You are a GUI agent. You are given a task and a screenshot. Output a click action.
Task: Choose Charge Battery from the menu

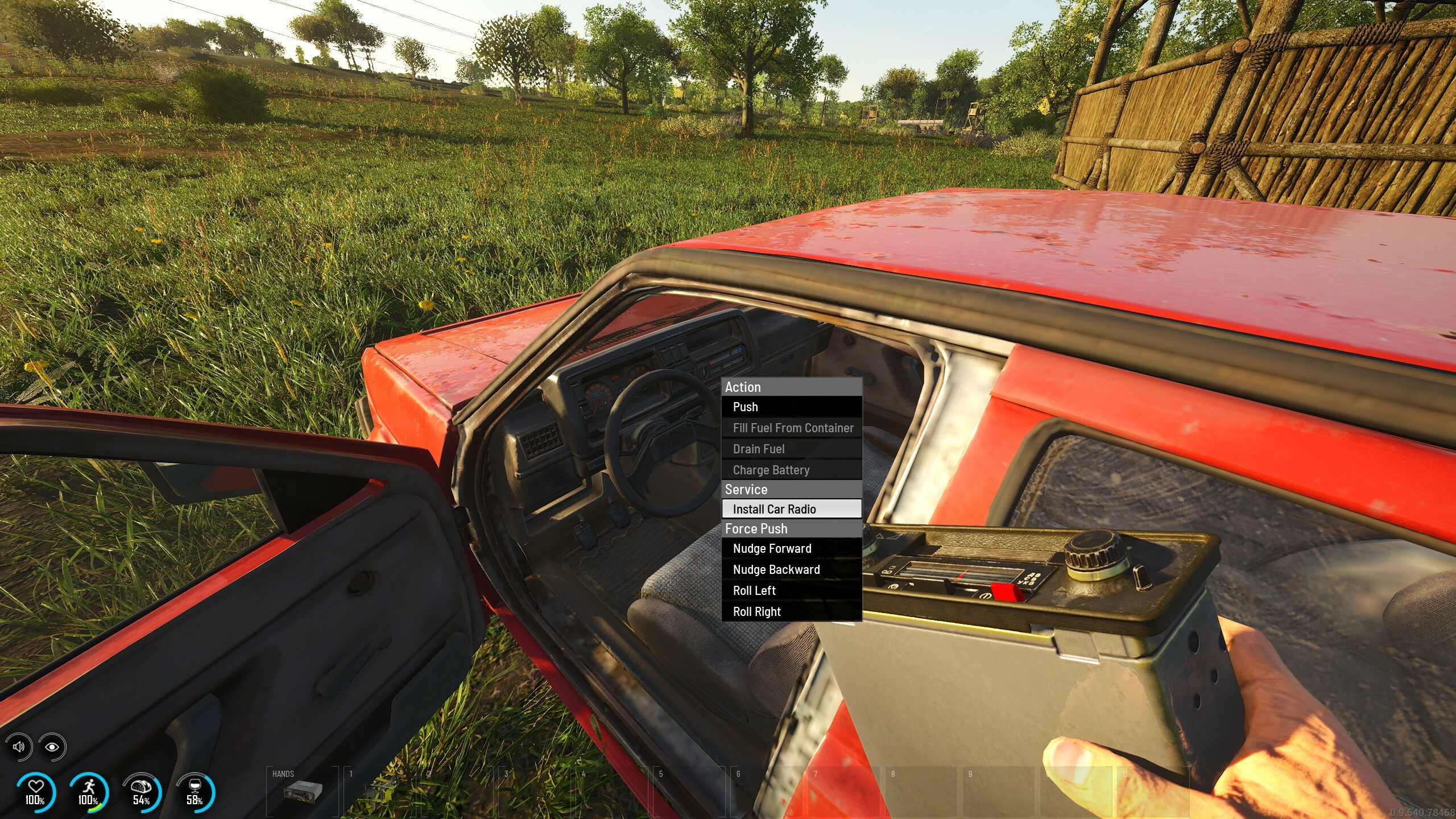(x=791, y=470)
